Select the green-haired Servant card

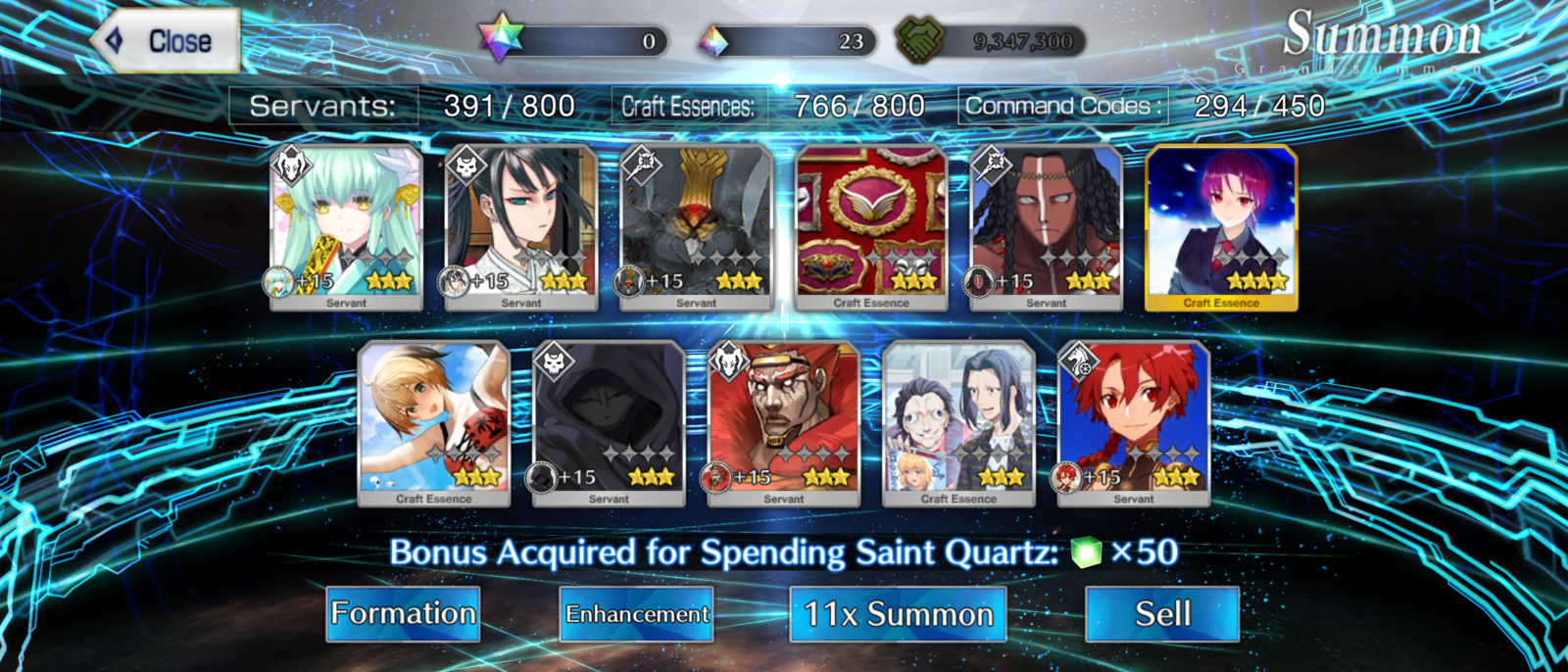(346, 227)
